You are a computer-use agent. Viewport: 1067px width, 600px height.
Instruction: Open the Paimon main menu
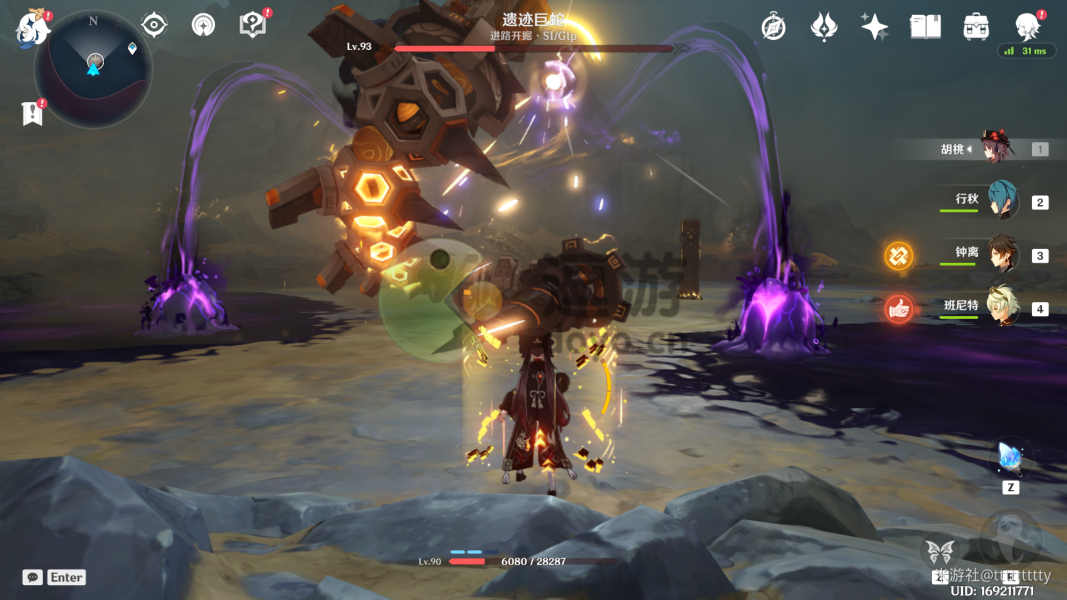(x=33, y=28)
